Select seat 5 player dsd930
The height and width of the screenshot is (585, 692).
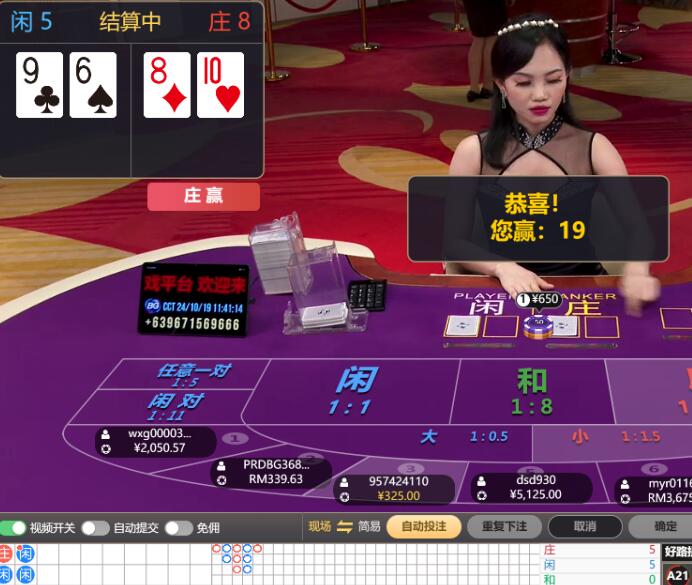coord(531,487)
